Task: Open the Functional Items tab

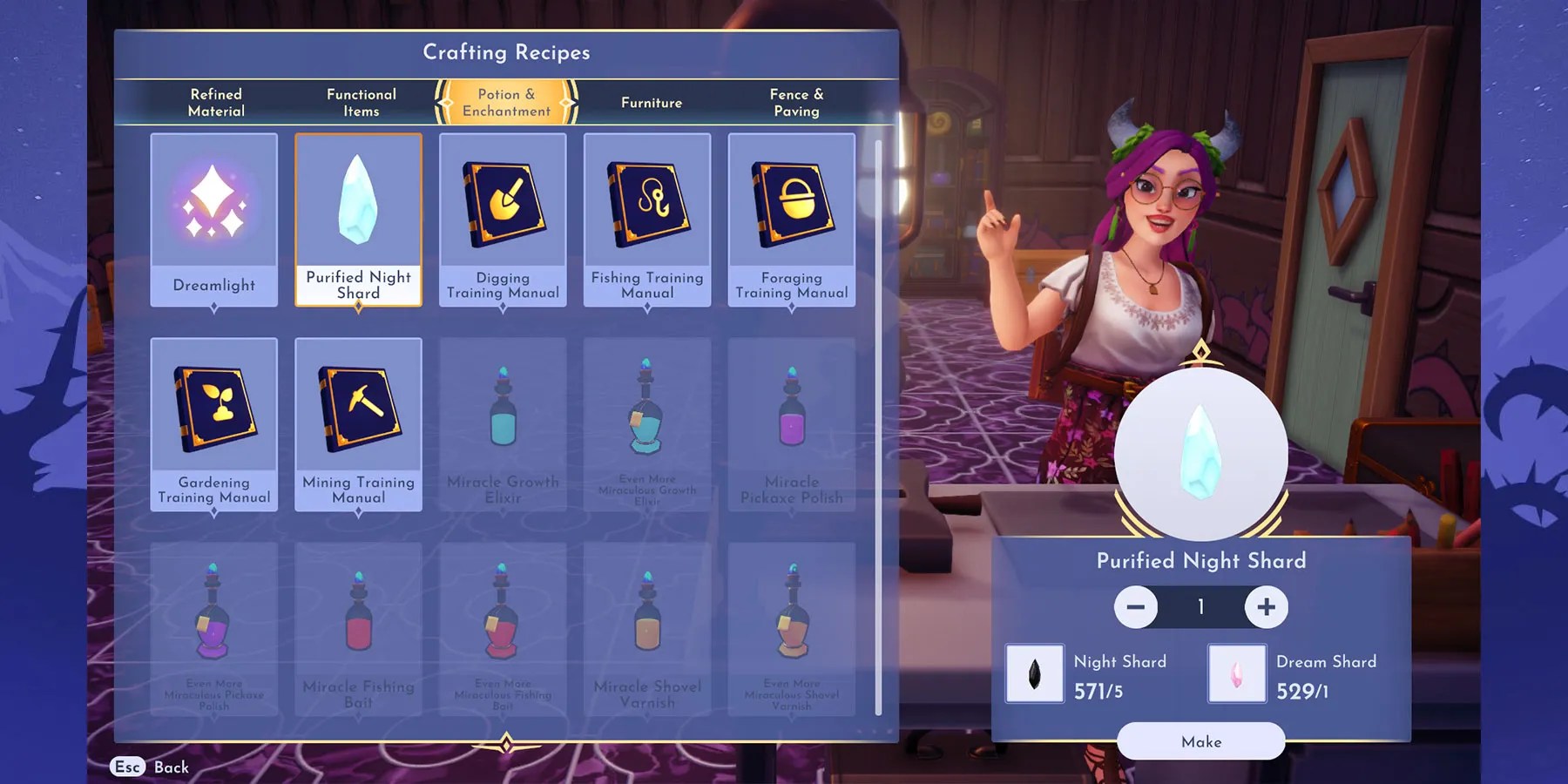Action: [x=361, y=103]
